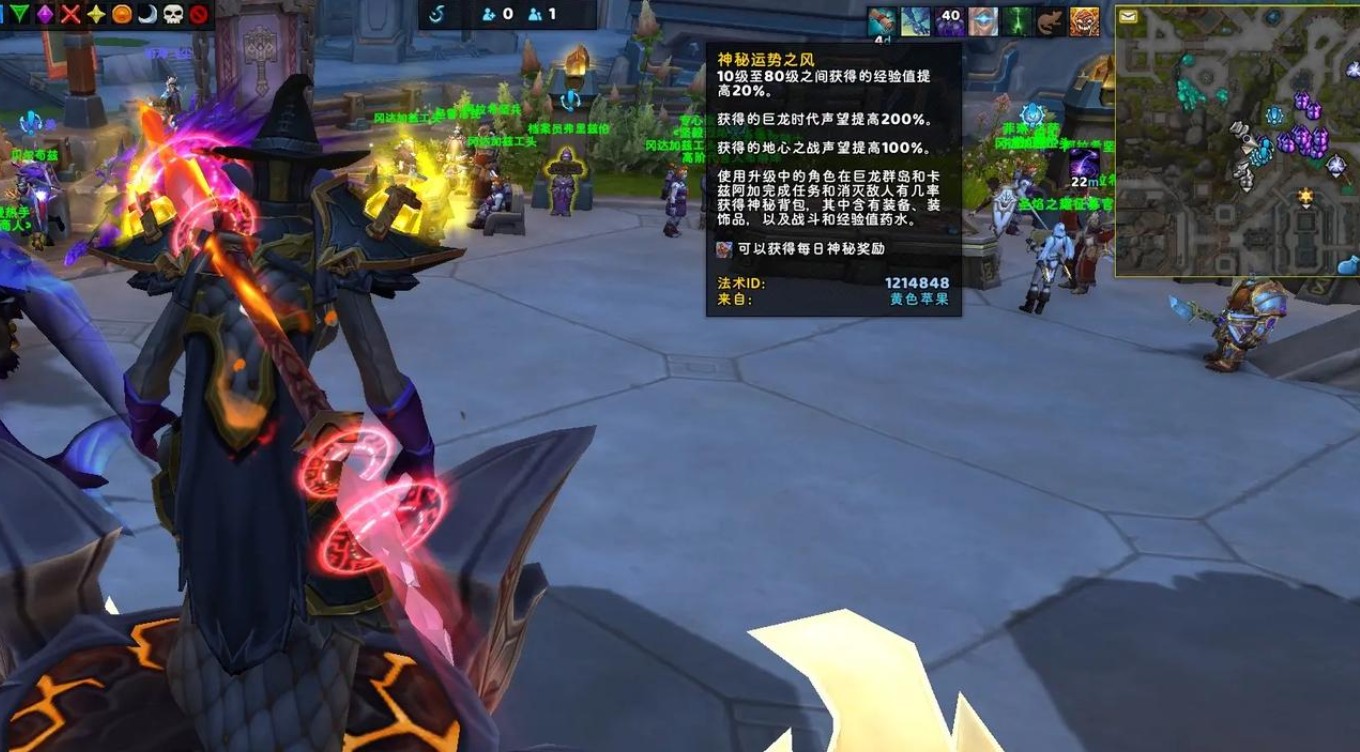This screenshot has width=1360, height=752.
Task: Open the friends counter showing 0
Action: 497,14
